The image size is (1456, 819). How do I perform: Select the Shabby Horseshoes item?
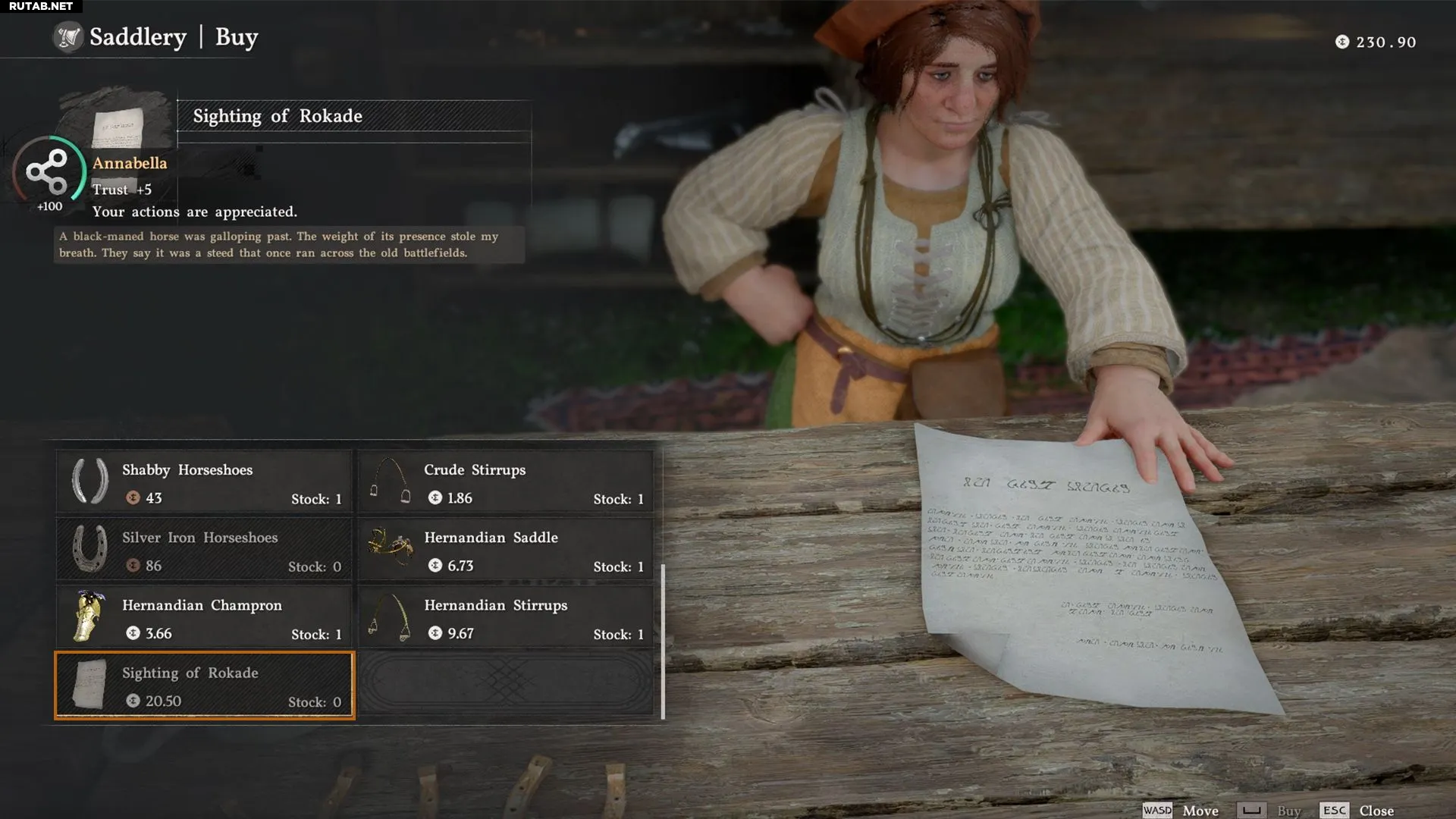click(x=204, y=482)
